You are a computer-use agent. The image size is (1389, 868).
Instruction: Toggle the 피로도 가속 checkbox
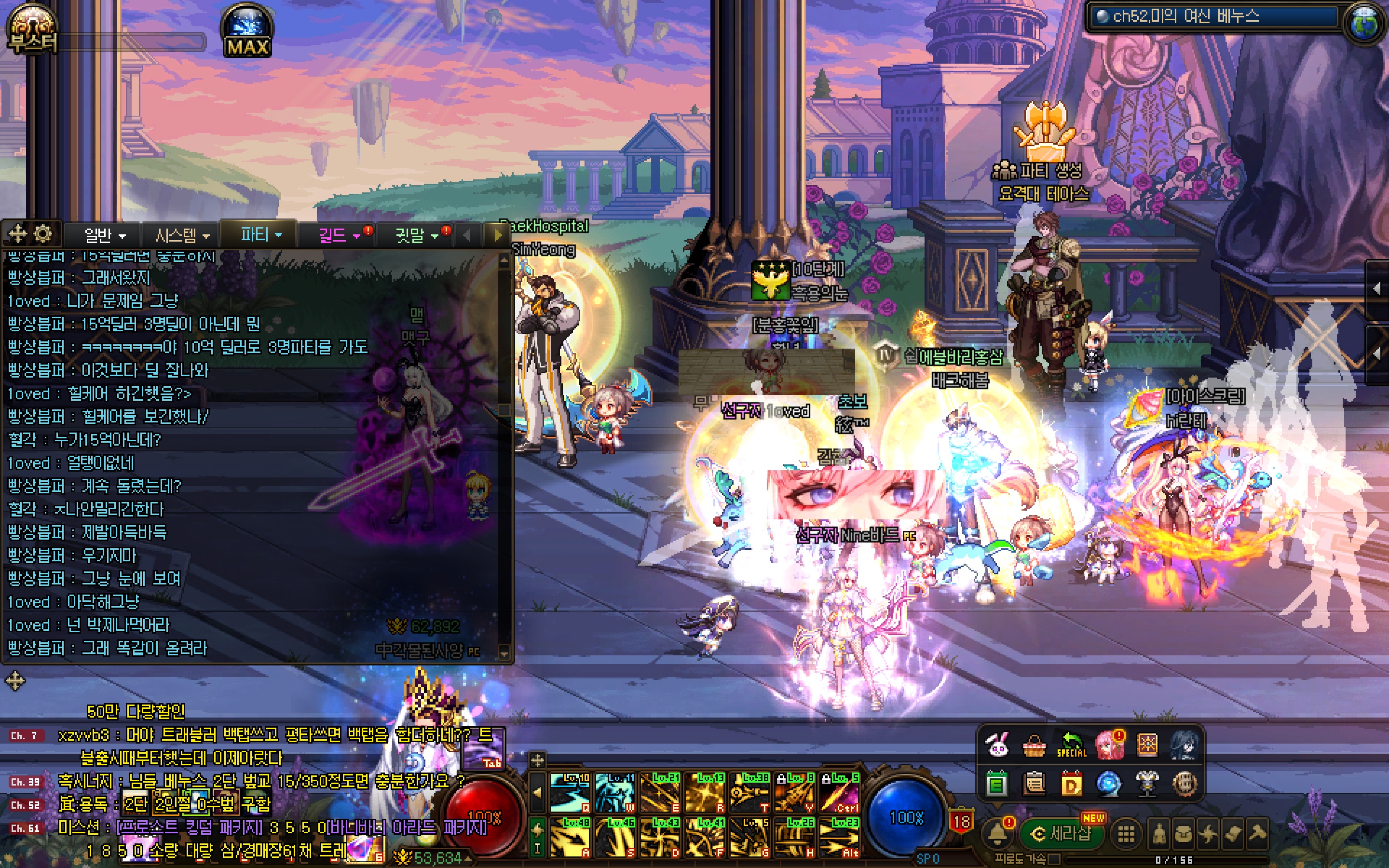tap(1054, 859)
